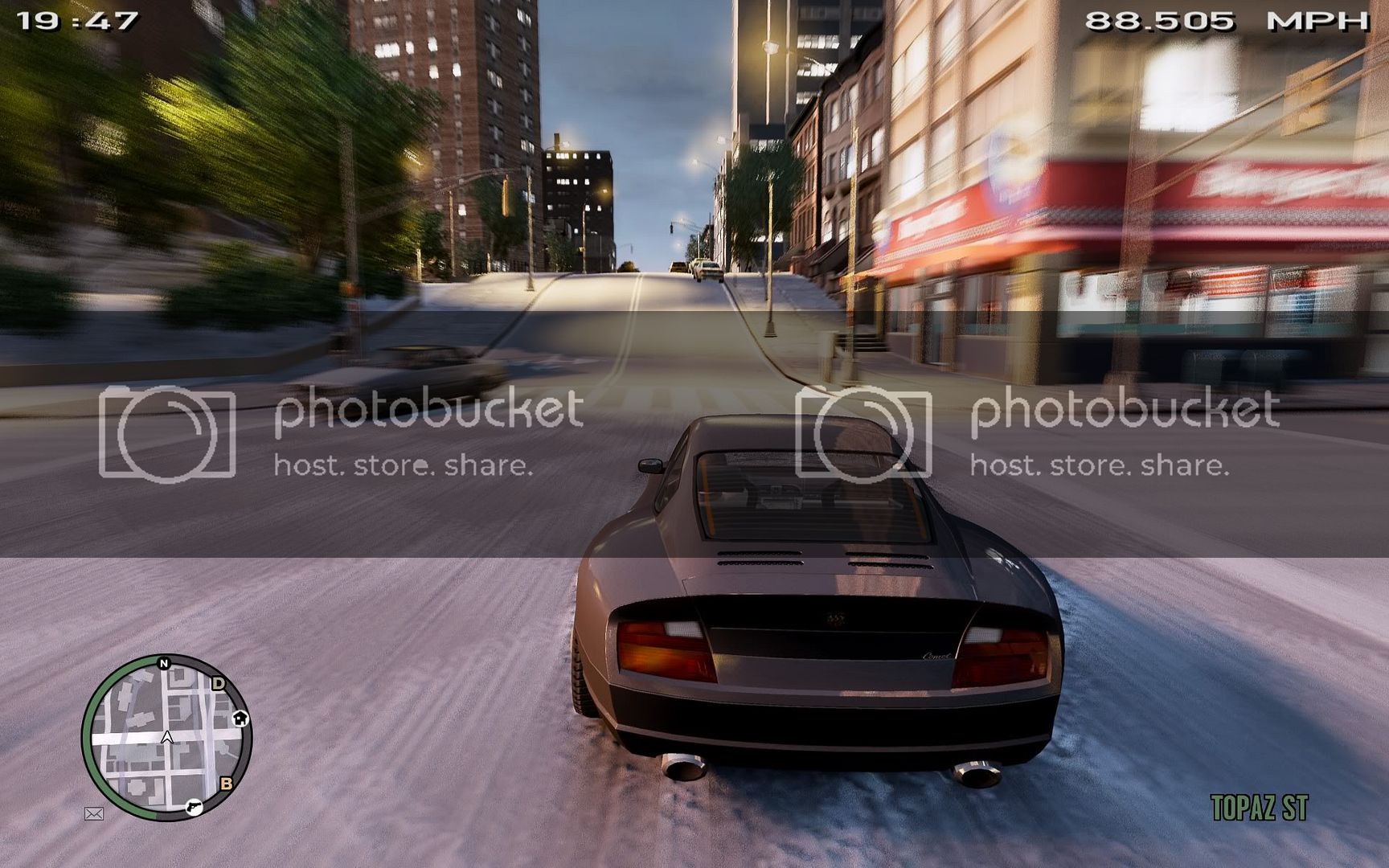Viewport: 1389px width, 868px height.
Task: Click the north N compass marker
Action: coord(164,663)
